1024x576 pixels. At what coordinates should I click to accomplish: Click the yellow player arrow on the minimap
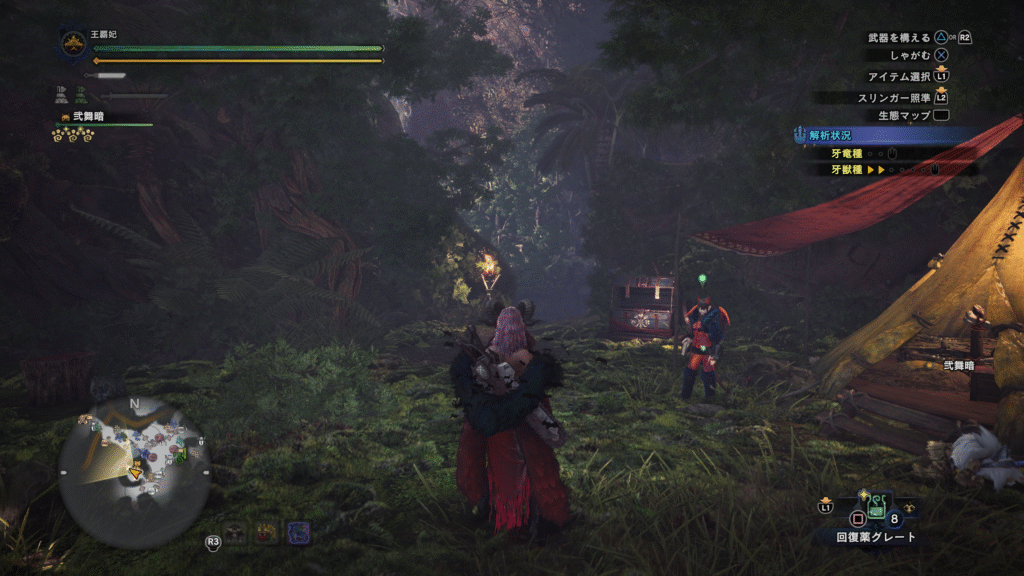coord(136,472)
